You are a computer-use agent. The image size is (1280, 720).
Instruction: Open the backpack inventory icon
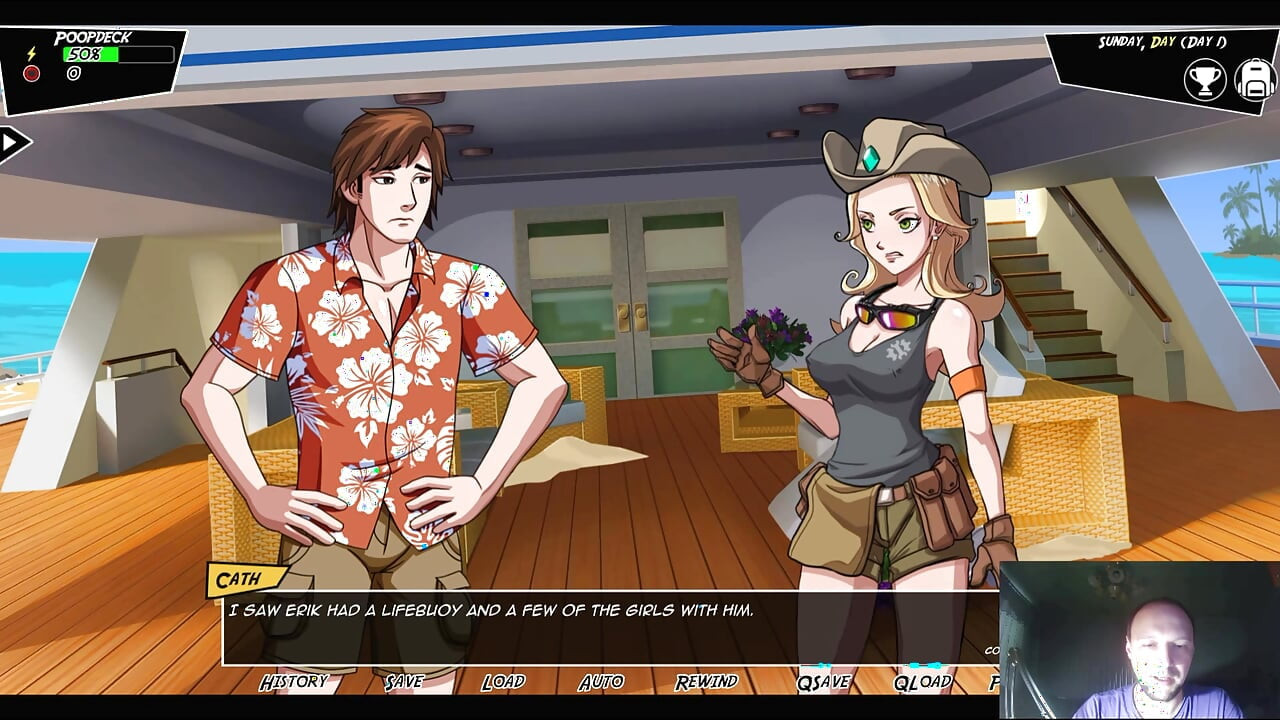(x=1254, y=80)
